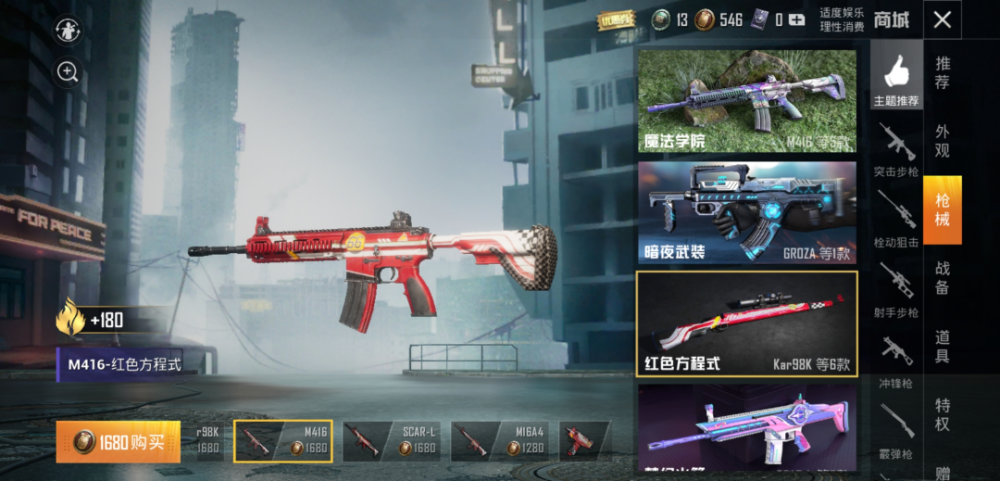
Task: Pick the M16A4 skin slot
Action: (499, 441)
